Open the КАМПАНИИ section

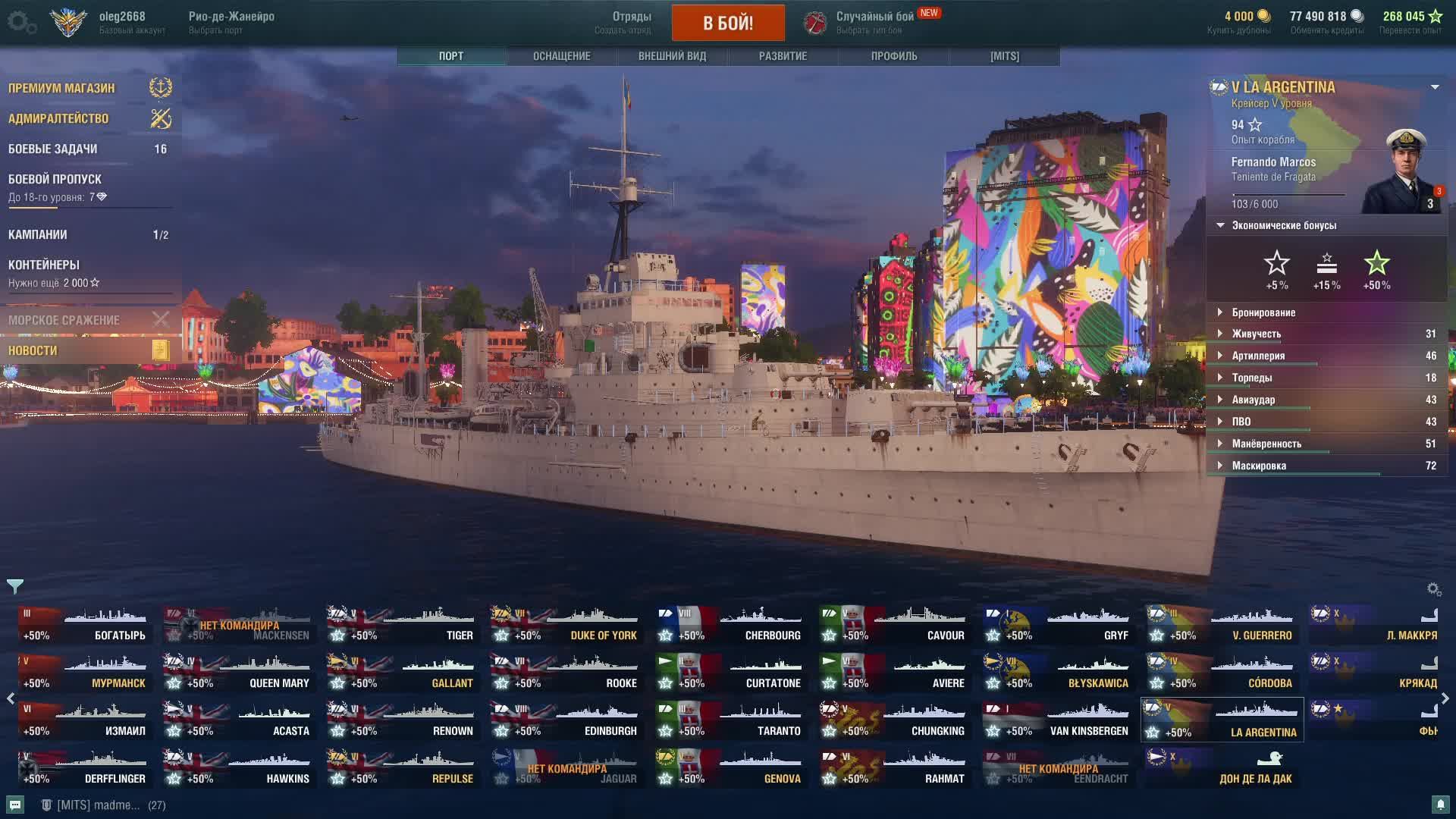(38, 235)
